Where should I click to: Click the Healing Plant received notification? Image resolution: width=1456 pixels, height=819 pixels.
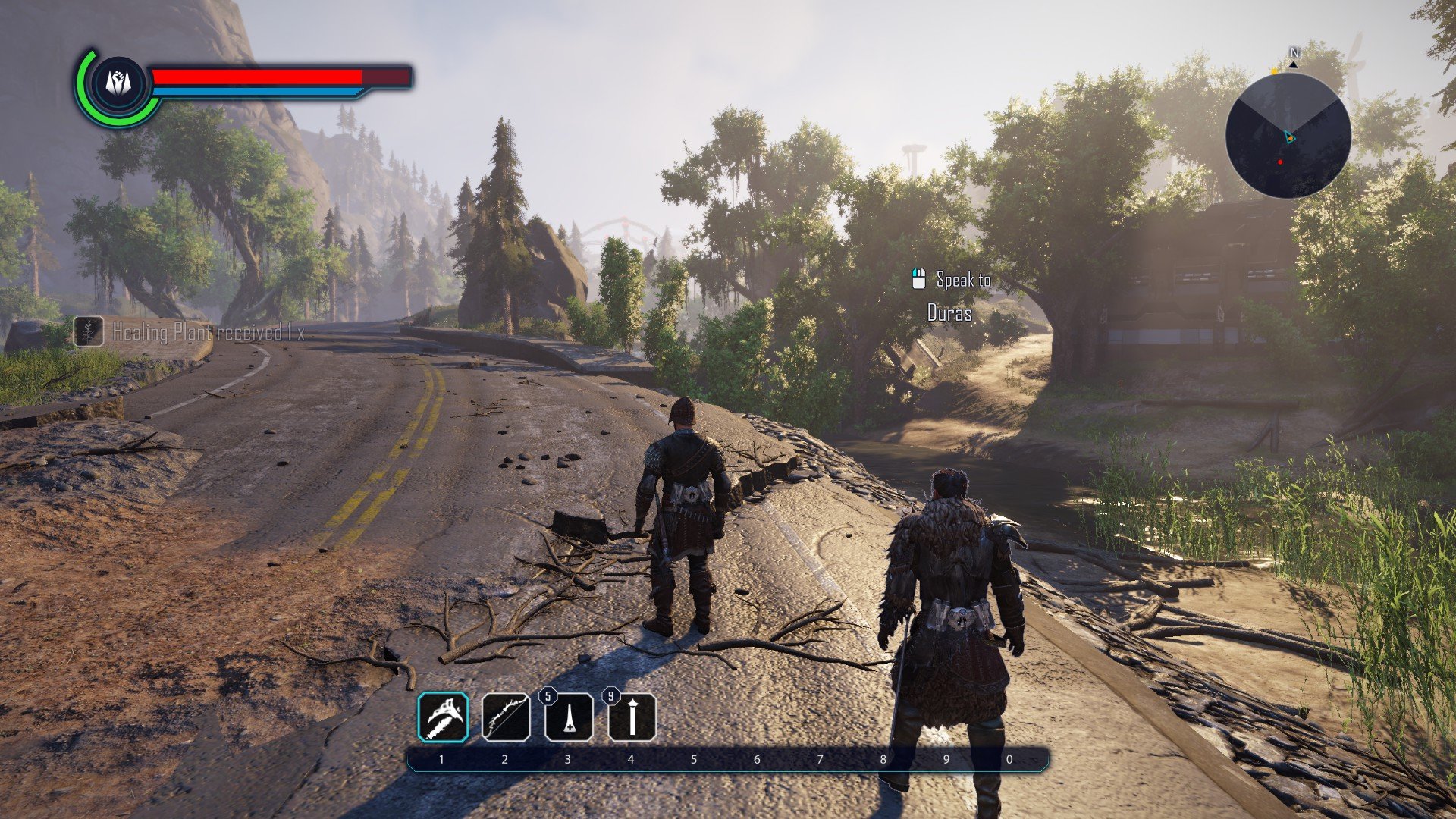coord(190,332)
